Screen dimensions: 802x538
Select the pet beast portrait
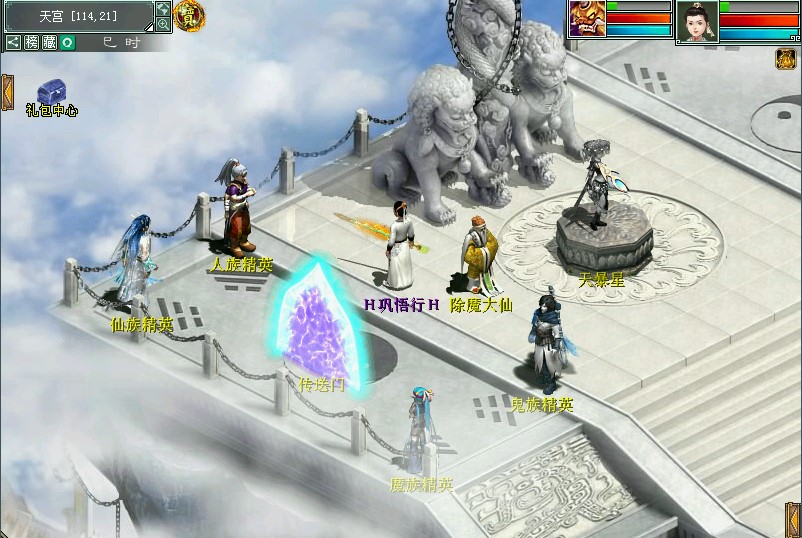pyautogui.click(x=586, y=19)
